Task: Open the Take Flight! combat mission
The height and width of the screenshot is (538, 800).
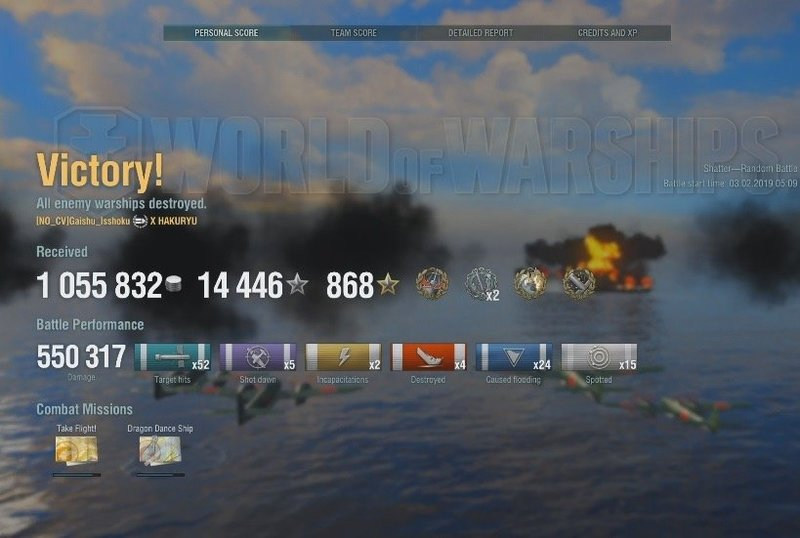Action: [76, 450]
